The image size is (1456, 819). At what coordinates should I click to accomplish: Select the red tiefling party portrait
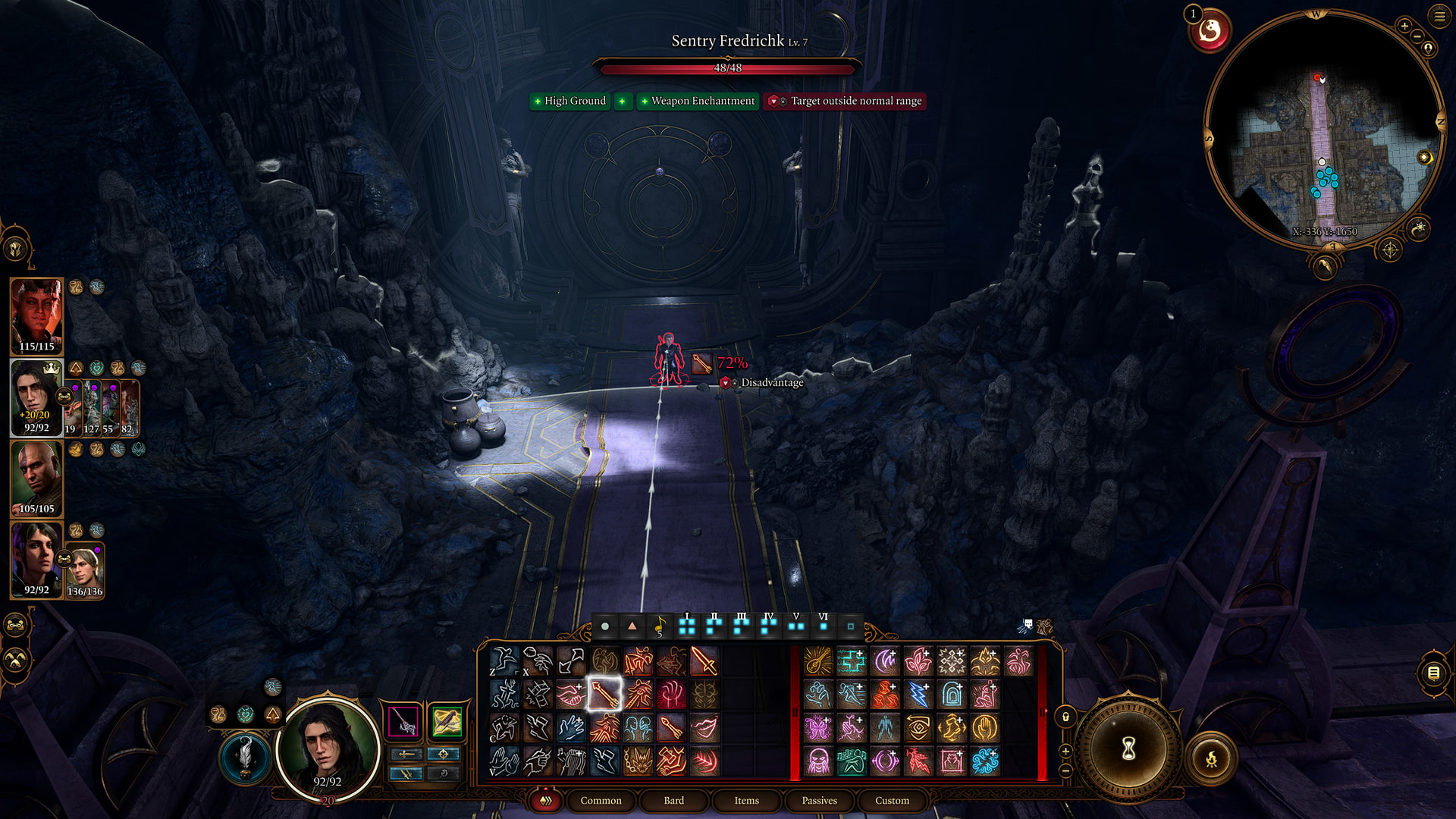pyautogui.click(x=36, y=315)
